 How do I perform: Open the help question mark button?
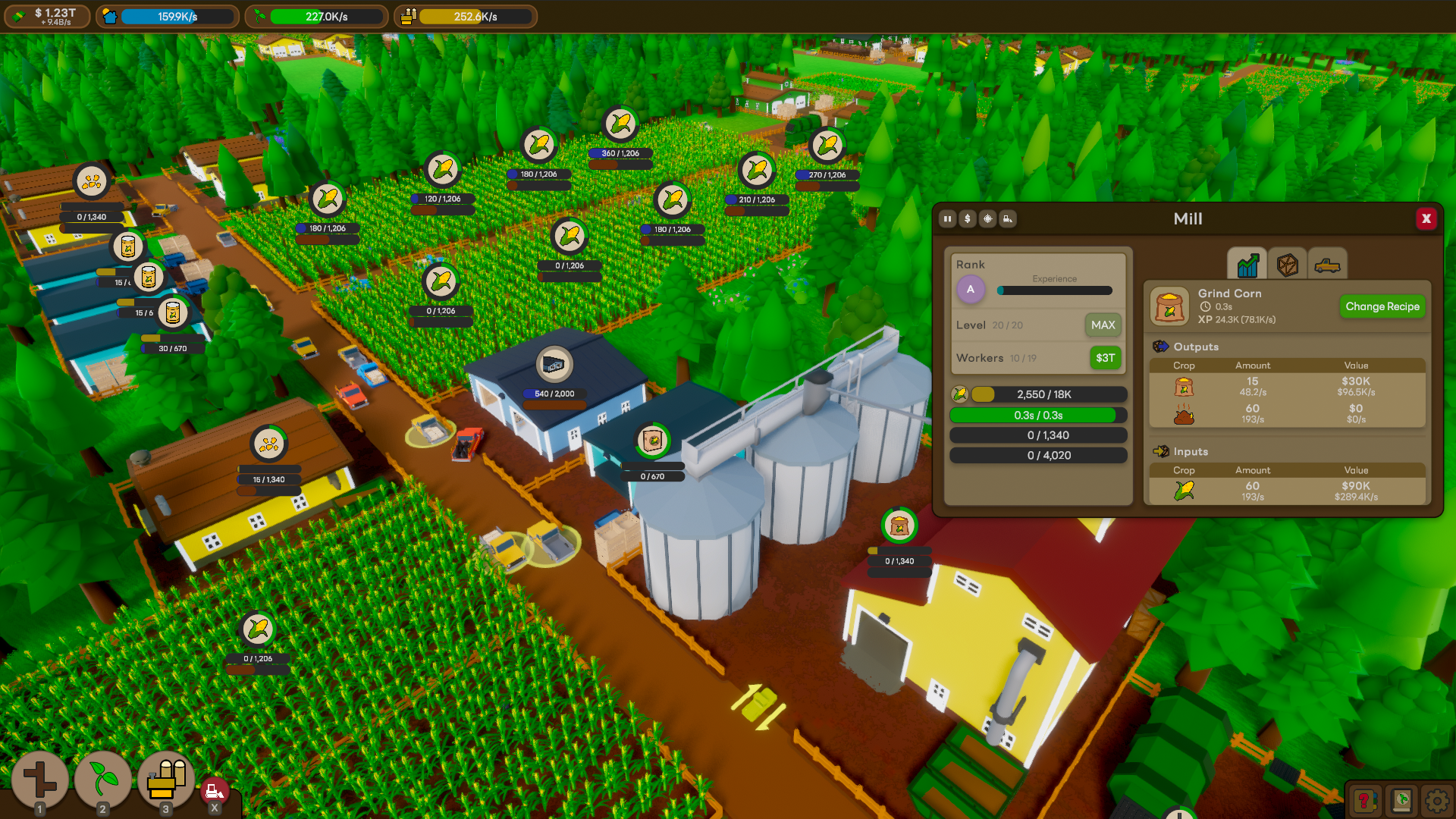click(1365, 799)
